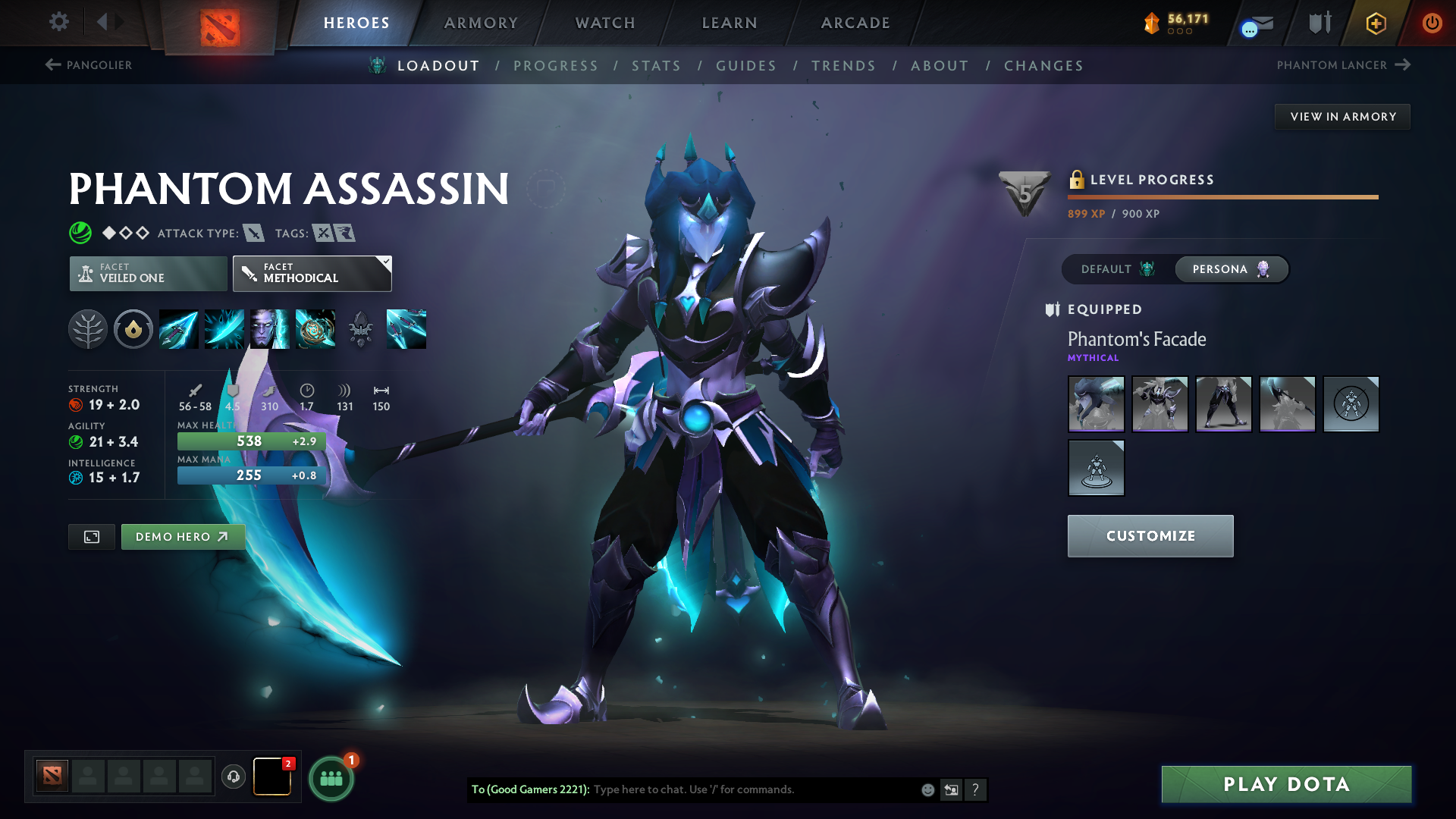Click the Demo Hero button
The image size is (1456, 819).
[183, 536]
